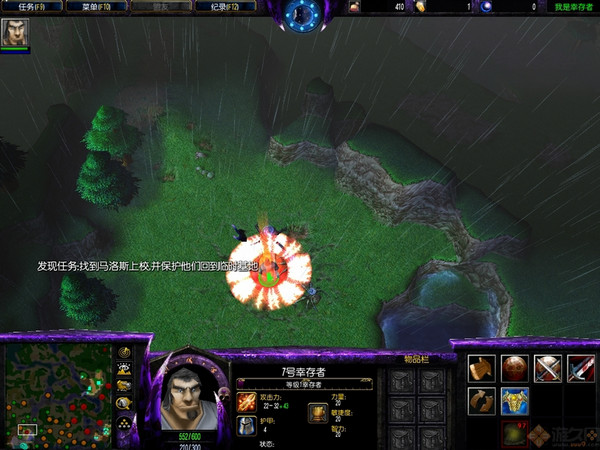The width and height of the screenshot is (600, 450).
Task: Click the day-night clock at top center
Action: click(x=300, y=13)
